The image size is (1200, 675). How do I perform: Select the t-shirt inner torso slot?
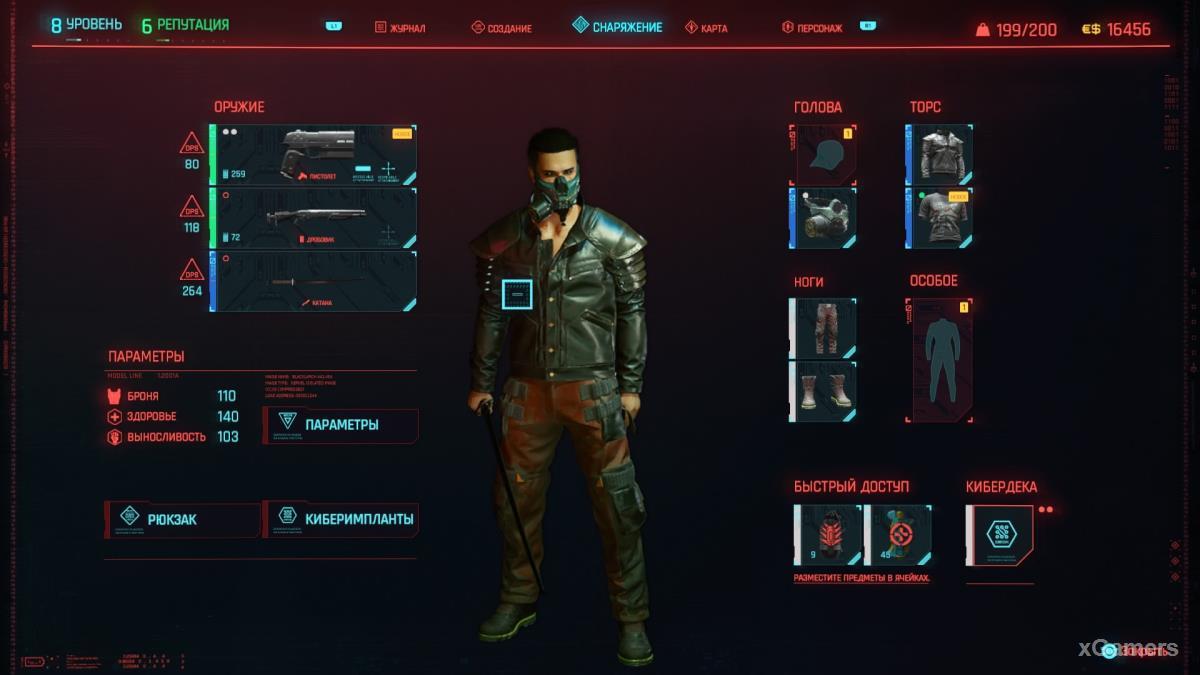coord(939,218)
